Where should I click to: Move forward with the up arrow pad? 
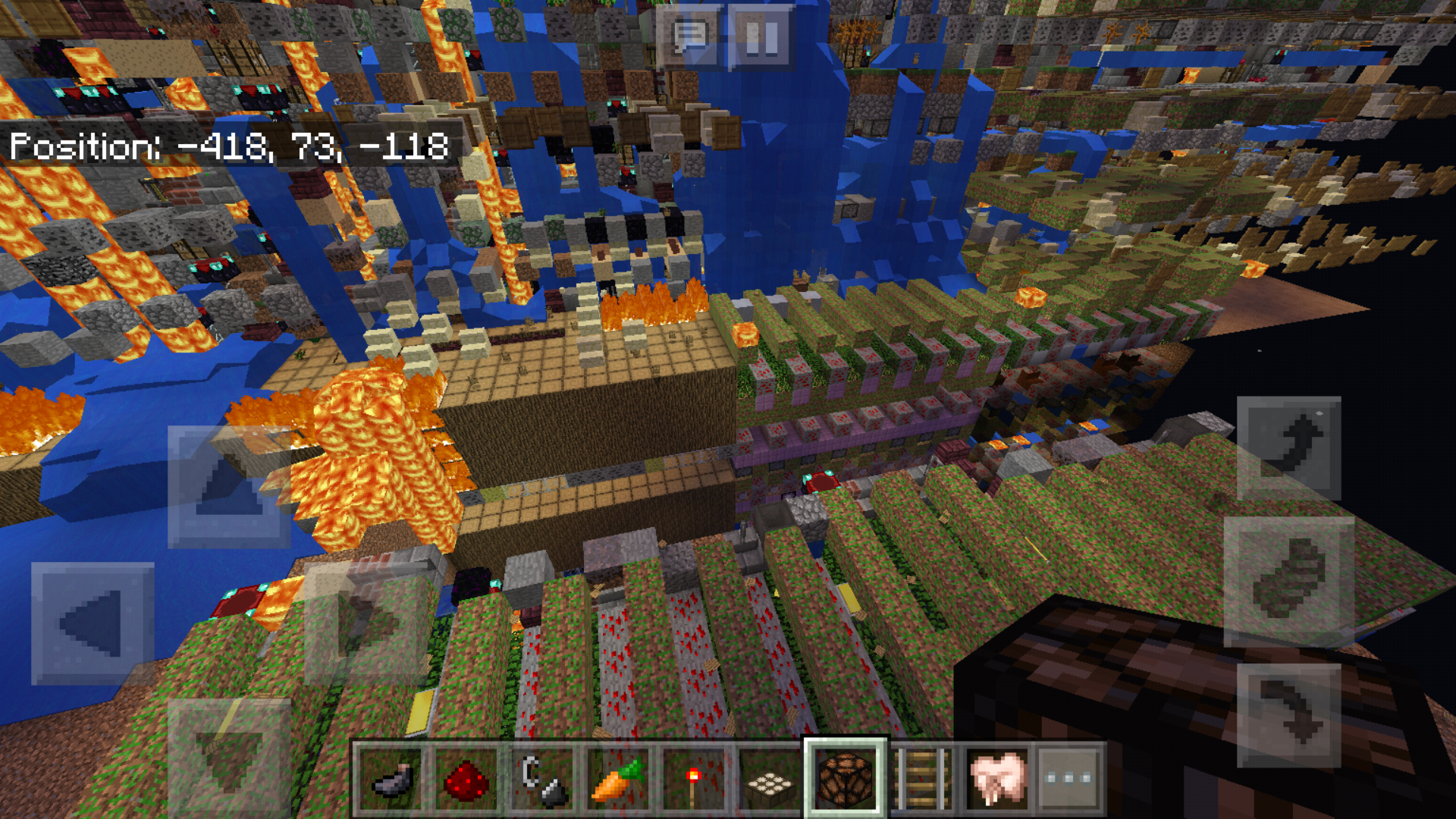point(228,486)
